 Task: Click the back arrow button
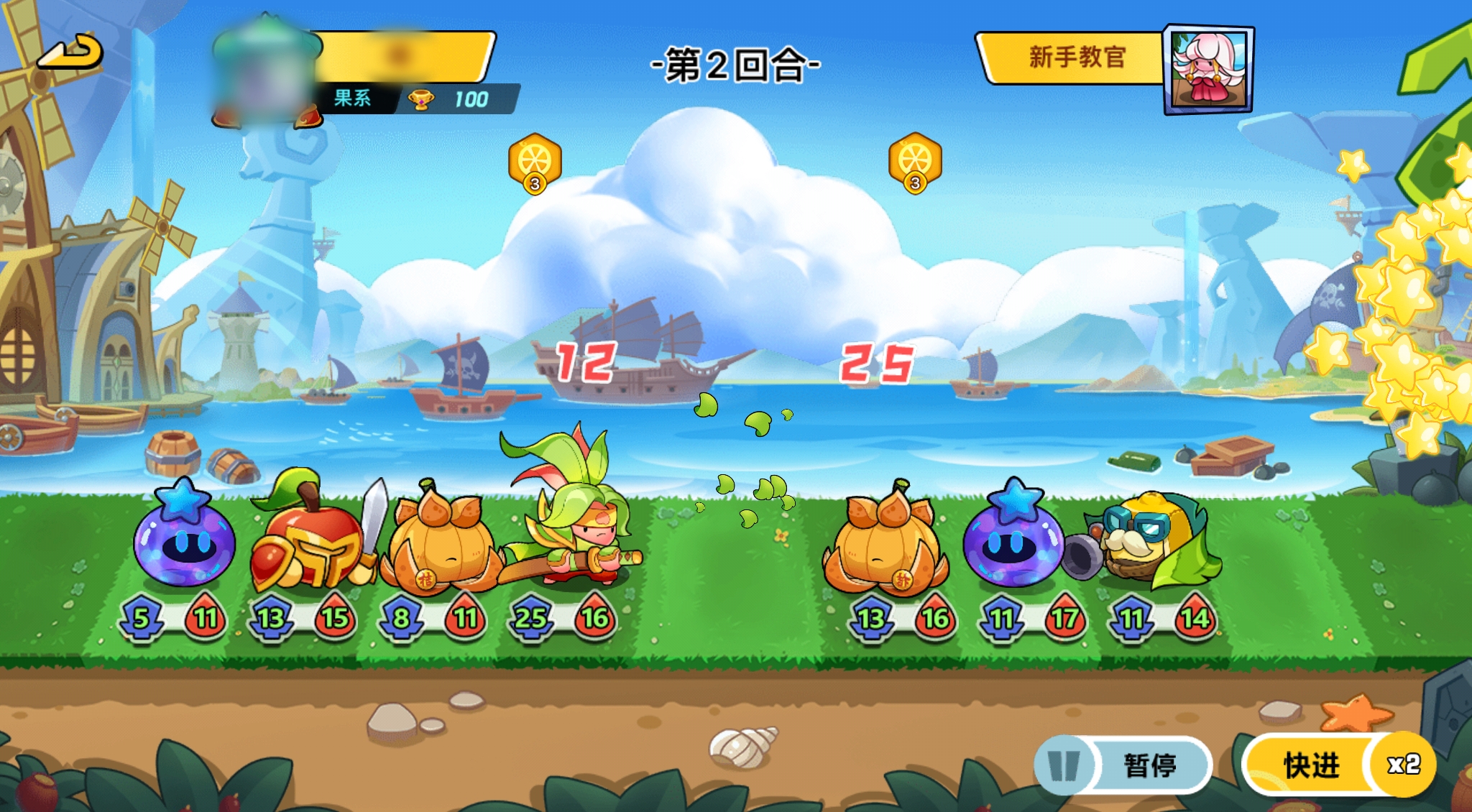tap(70, 52)
